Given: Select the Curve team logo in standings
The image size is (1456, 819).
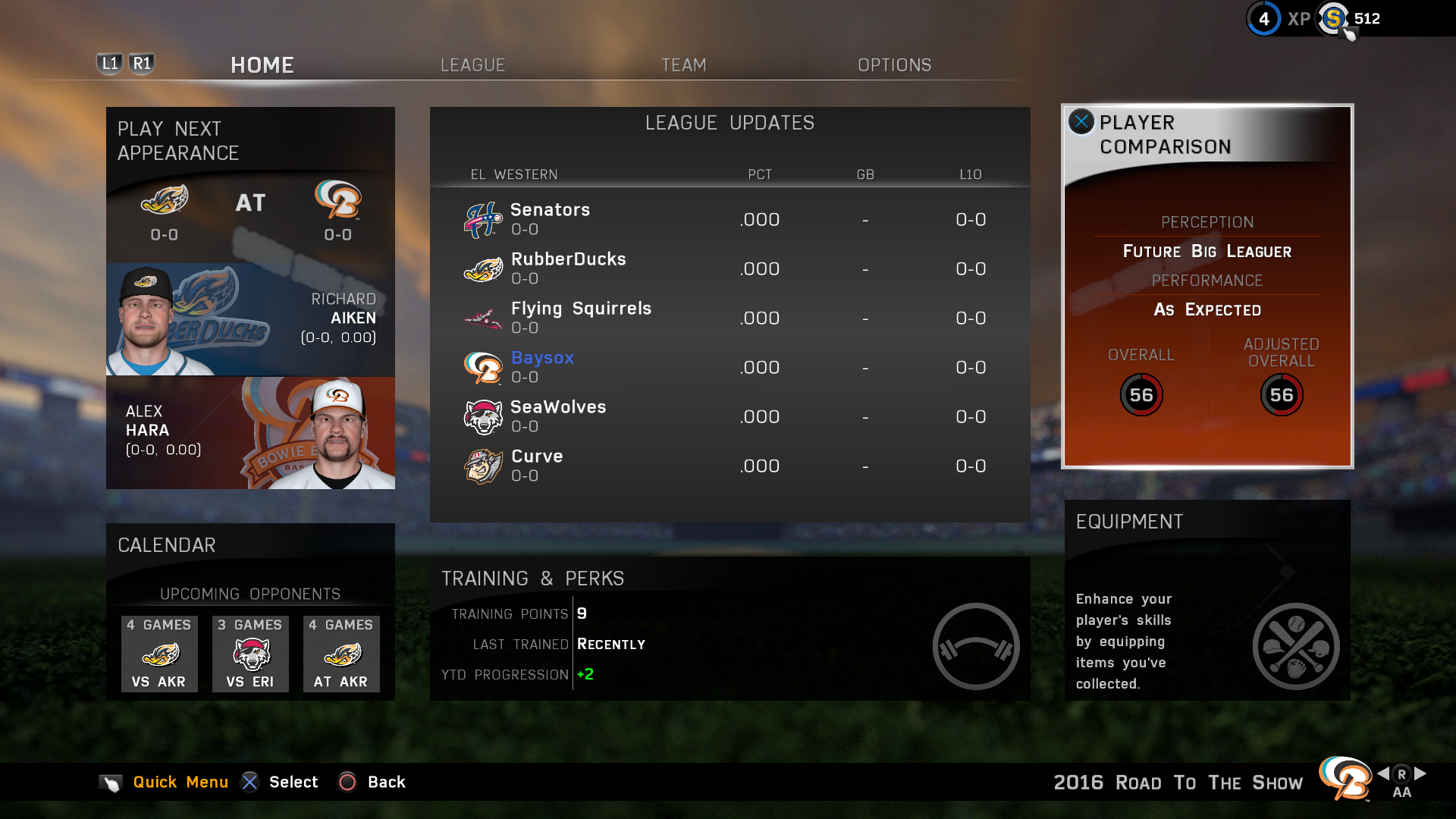Looking at the screenshot, I should (x=482, y=466).
